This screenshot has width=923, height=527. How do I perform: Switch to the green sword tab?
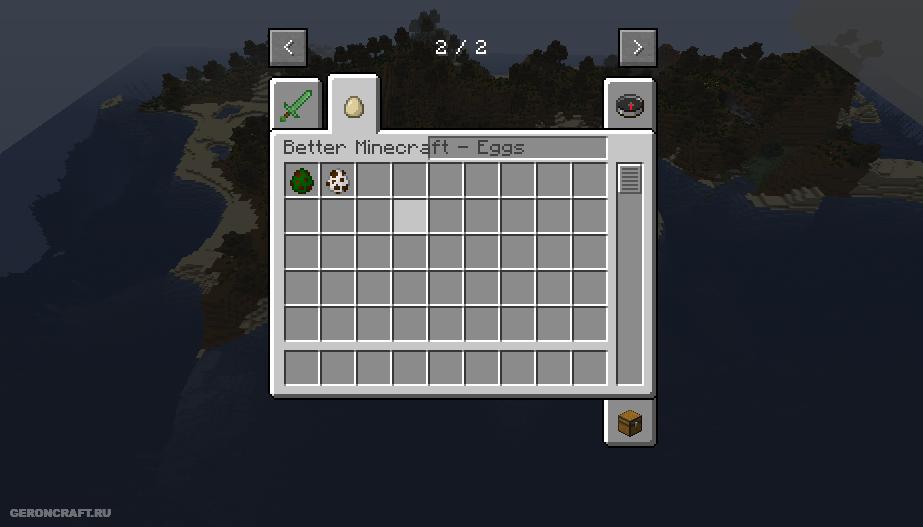point(296,105)
